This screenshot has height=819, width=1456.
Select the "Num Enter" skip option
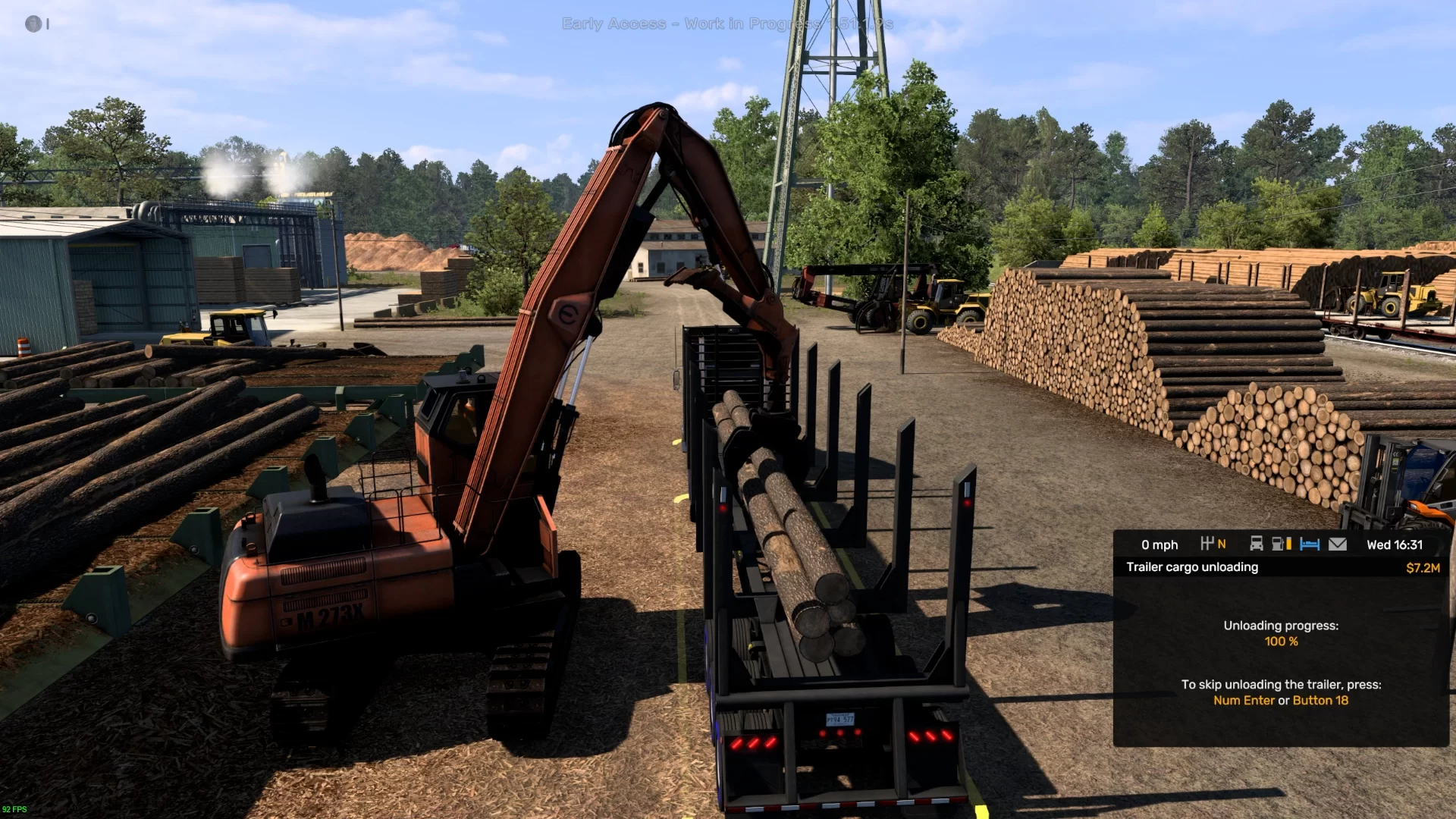point(1245,700)
